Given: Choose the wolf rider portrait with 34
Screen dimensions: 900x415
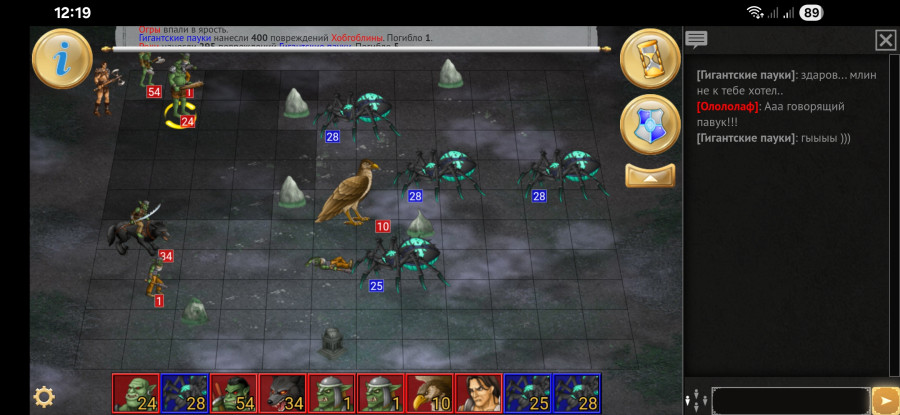Looking at the screenshot, I should (282, 394).
